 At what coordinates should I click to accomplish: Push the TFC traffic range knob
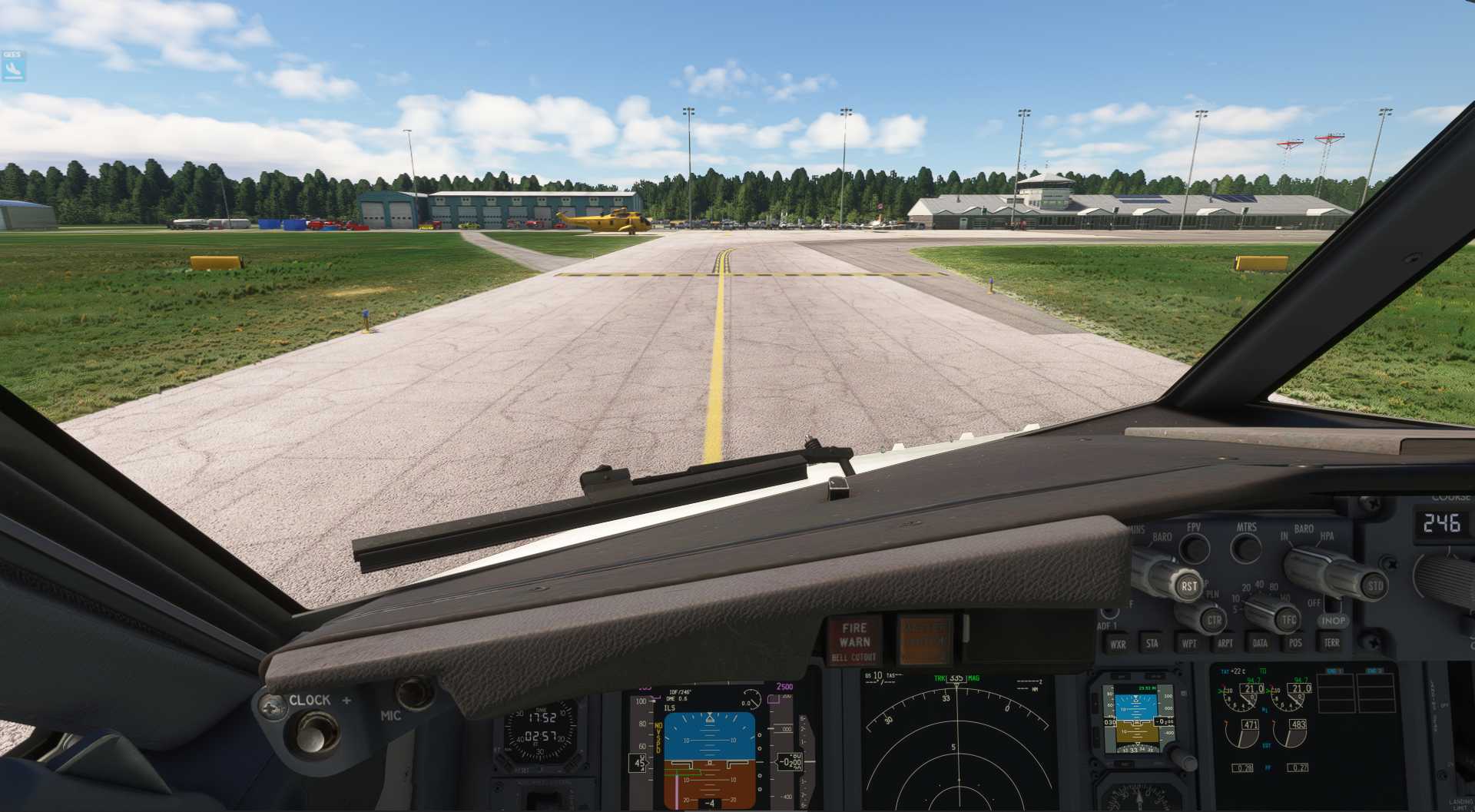(1288, 619)
